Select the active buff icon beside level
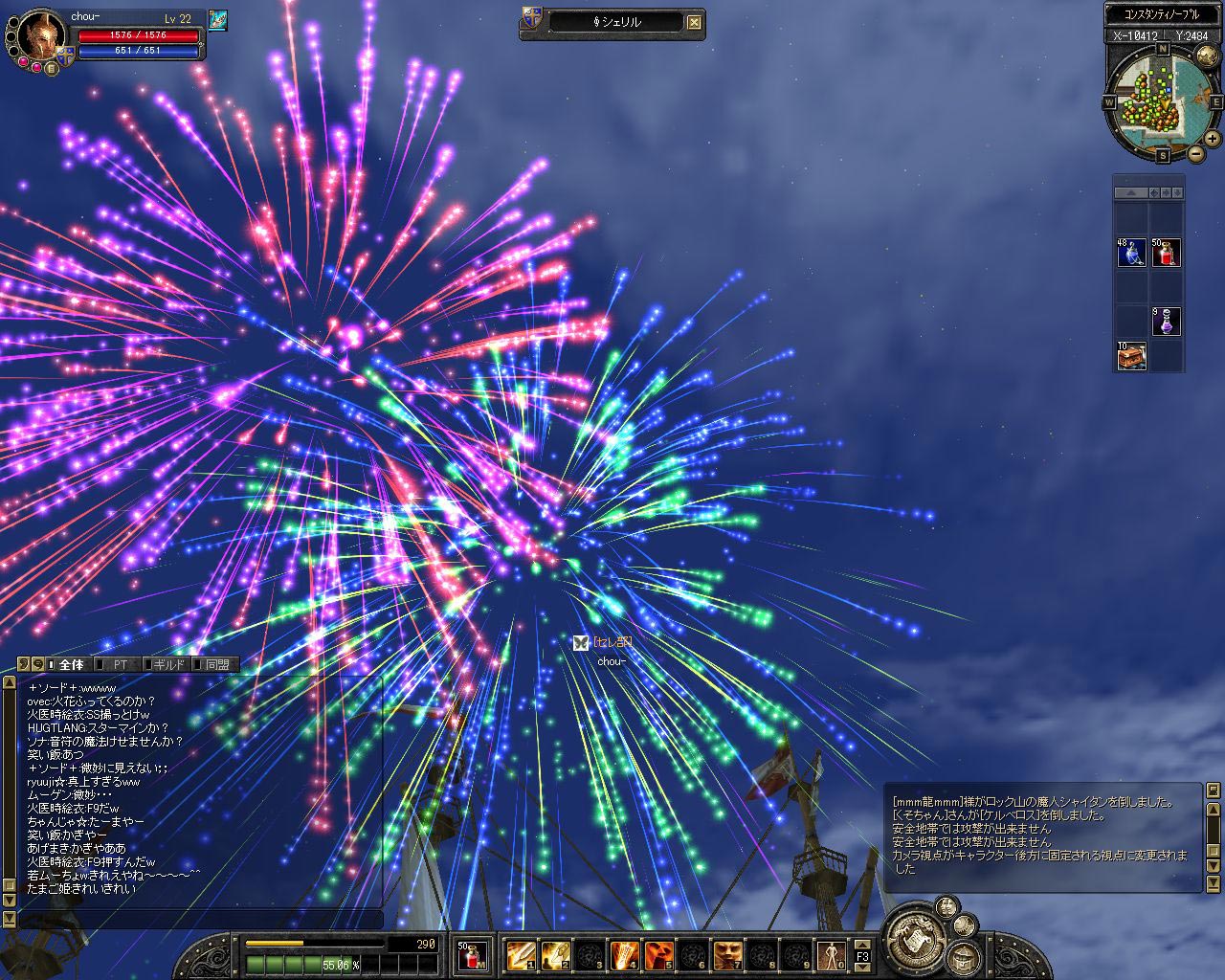Image resolution: width=1225 pixels, height=980 pixels. (218, 20)
